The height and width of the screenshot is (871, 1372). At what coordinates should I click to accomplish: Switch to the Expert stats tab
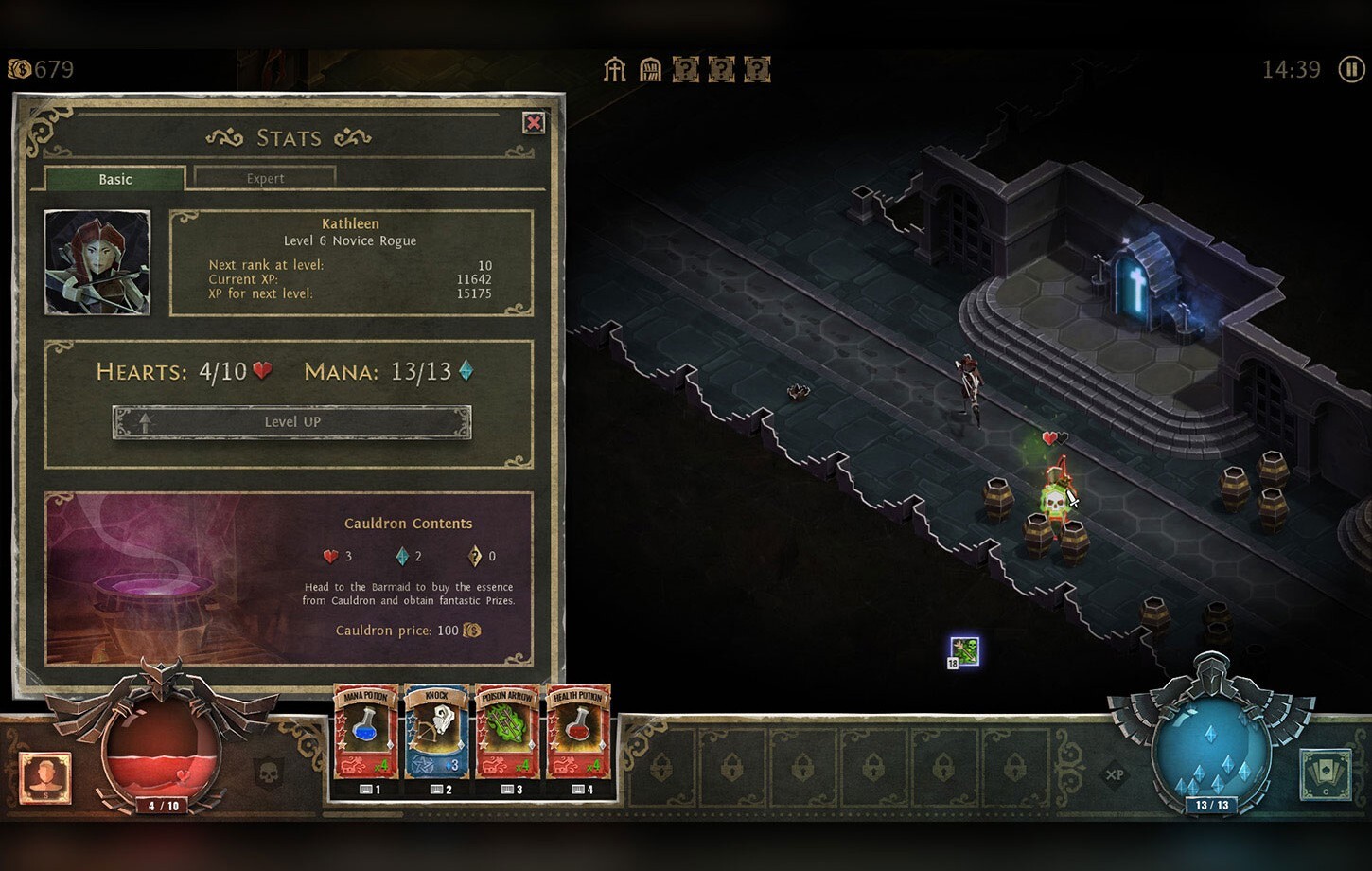click(x=265, y=178)
